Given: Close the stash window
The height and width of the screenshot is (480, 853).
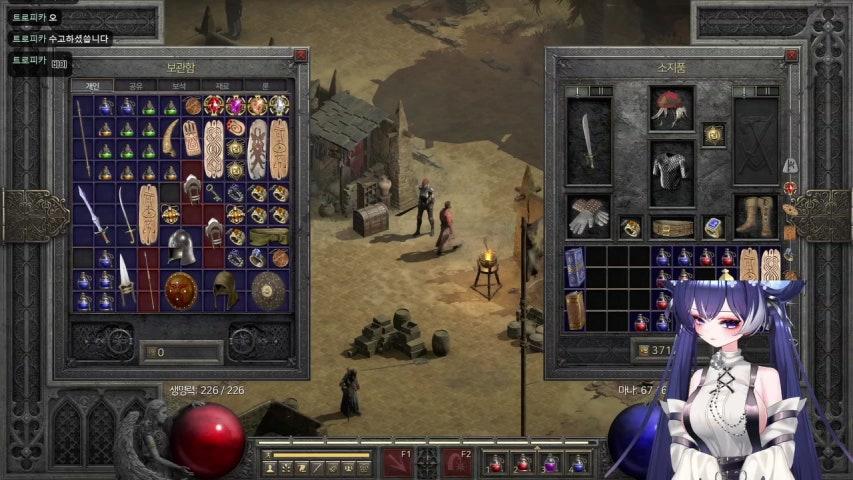Looking at the screenshot, I should pyautogui.click(x=300, y=56).
